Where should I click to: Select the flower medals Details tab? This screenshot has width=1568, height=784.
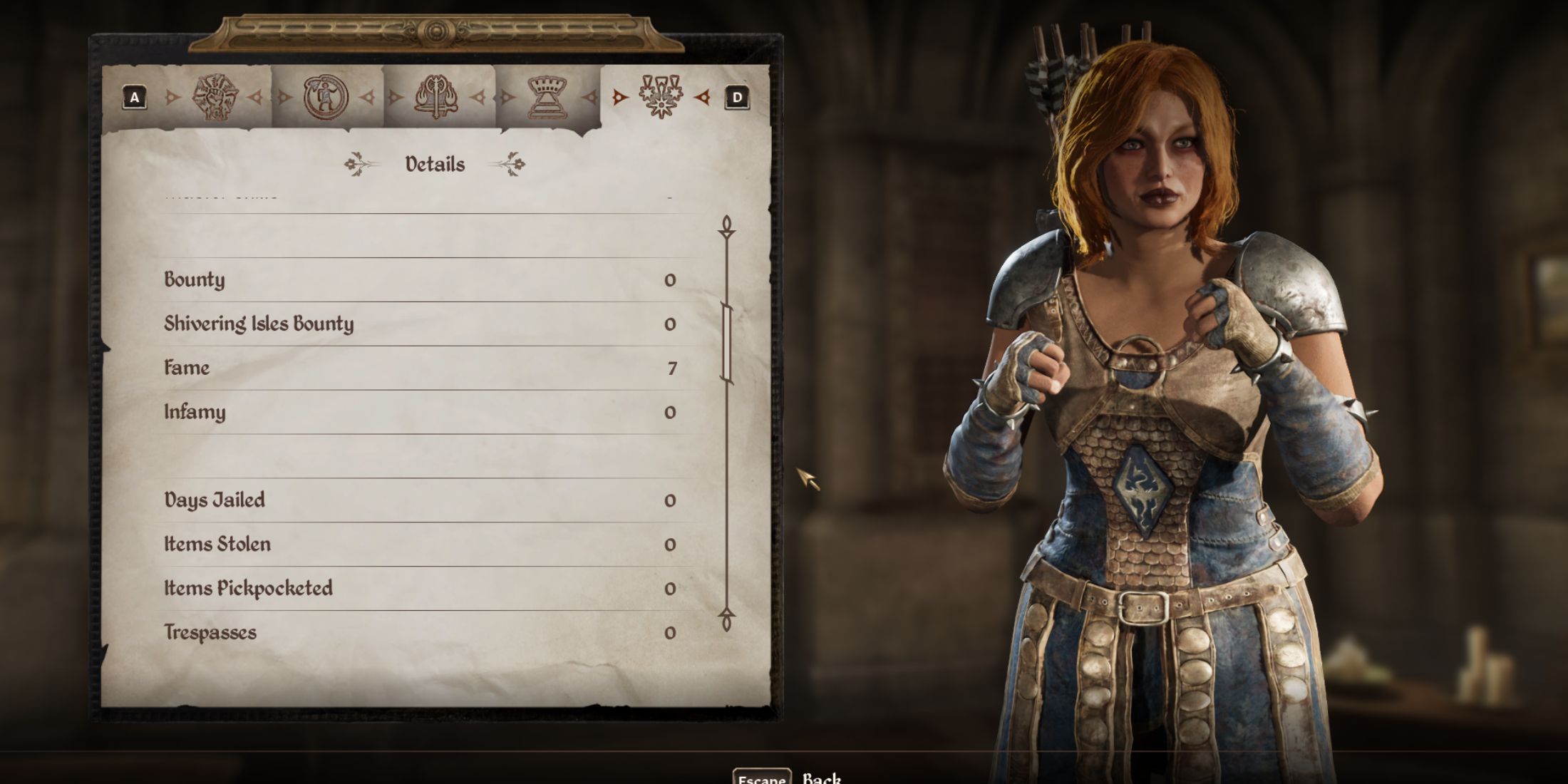point(661,97)
